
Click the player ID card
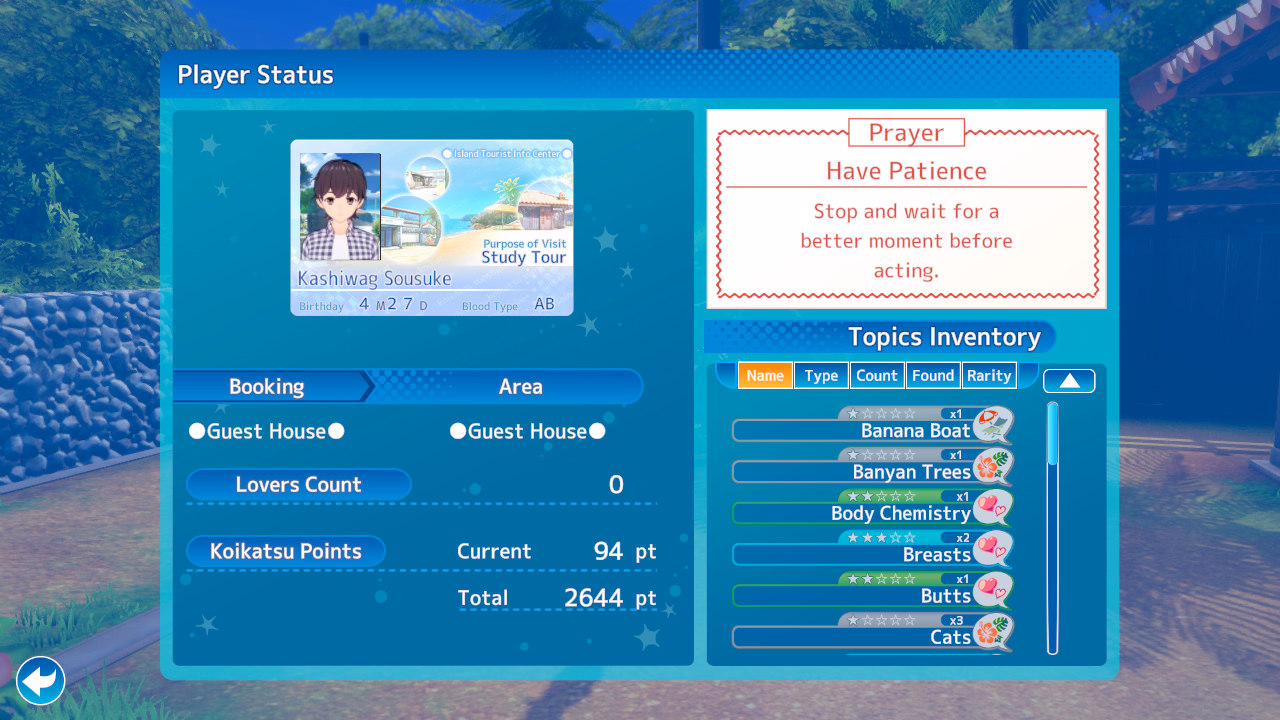432,228
